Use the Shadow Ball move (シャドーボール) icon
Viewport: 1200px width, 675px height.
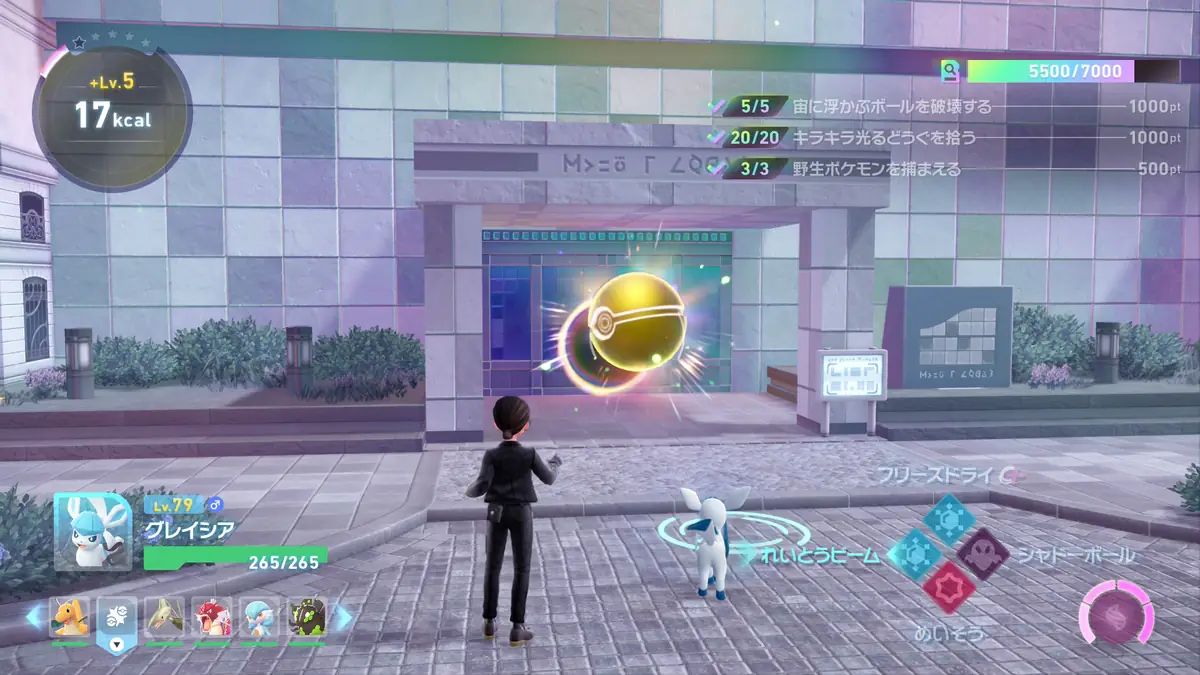tap(982, 554)
